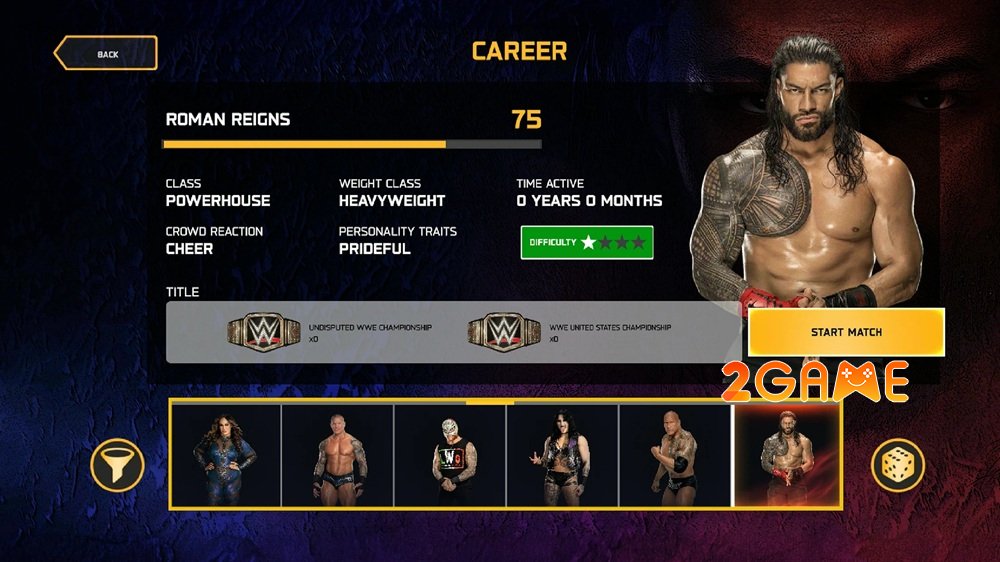Pick a random superstar with the dice
Viewport: 1000px width, 562px height.
897,465
